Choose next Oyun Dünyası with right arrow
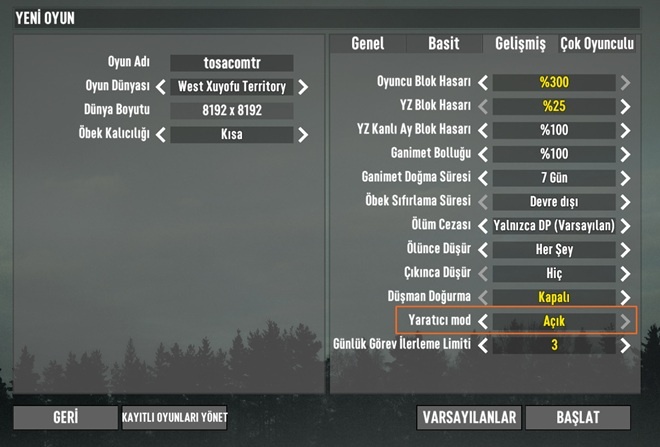The image size is (660, 447). tap(303, 87)
